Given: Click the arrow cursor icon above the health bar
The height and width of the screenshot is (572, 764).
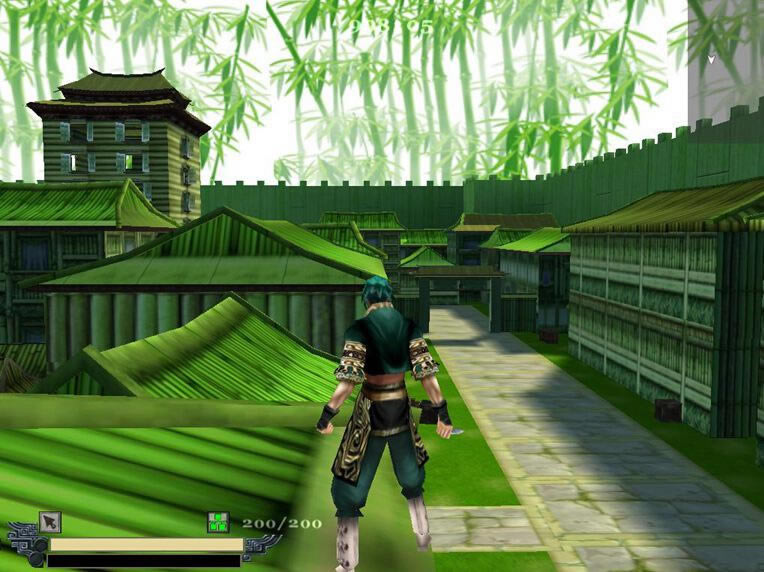Looking at the screenshot, I should click(x=50, y=522).
